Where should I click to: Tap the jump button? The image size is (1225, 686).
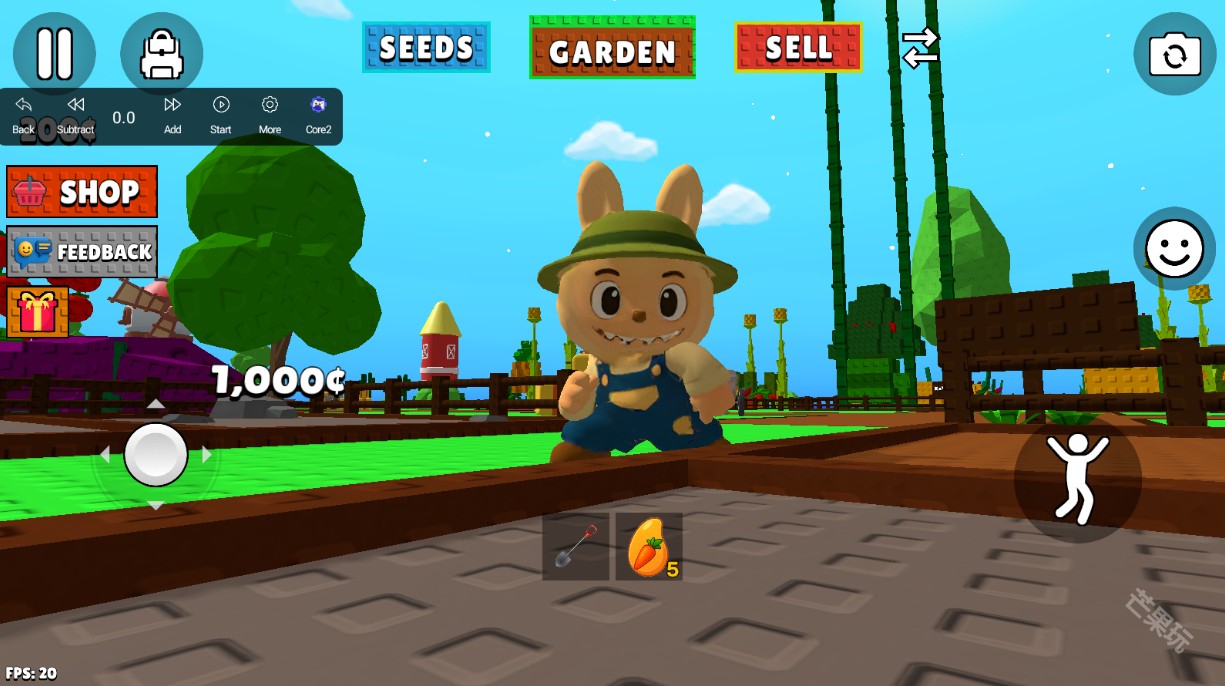click(x=1077, y=479)
